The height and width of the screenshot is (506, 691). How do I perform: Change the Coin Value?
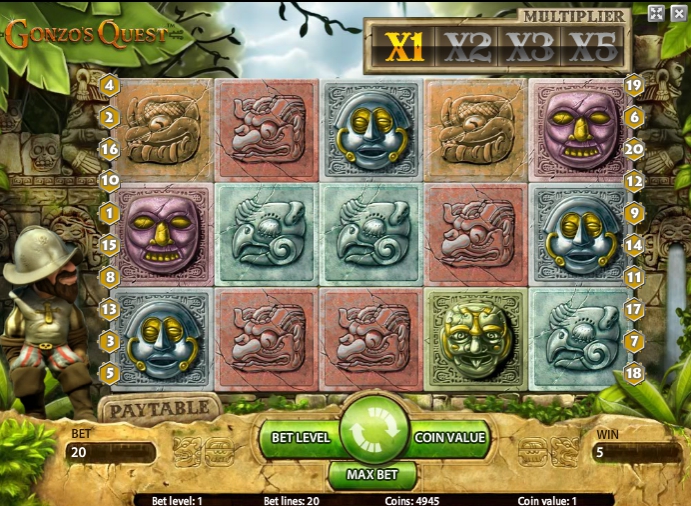click(x=450, y=437)
